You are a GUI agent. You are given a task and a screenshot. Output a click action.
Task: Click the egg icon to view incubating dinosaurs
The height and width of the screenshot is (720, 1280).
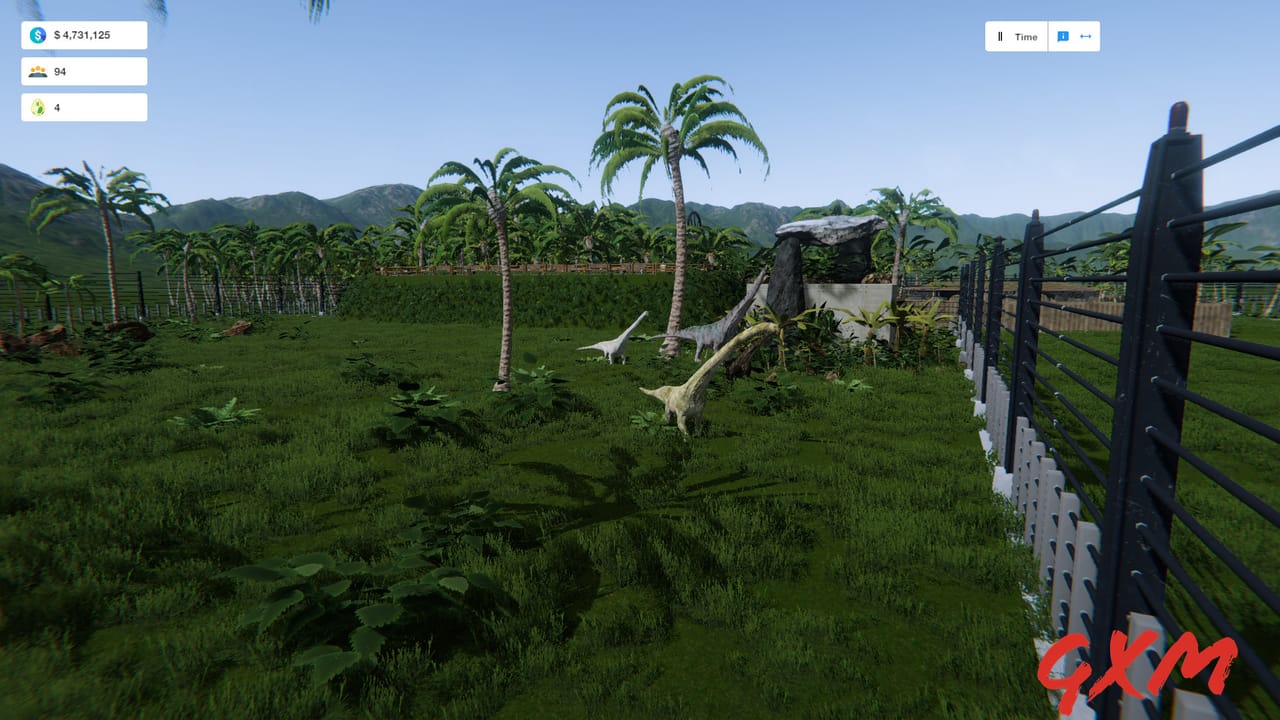point(37,107)
